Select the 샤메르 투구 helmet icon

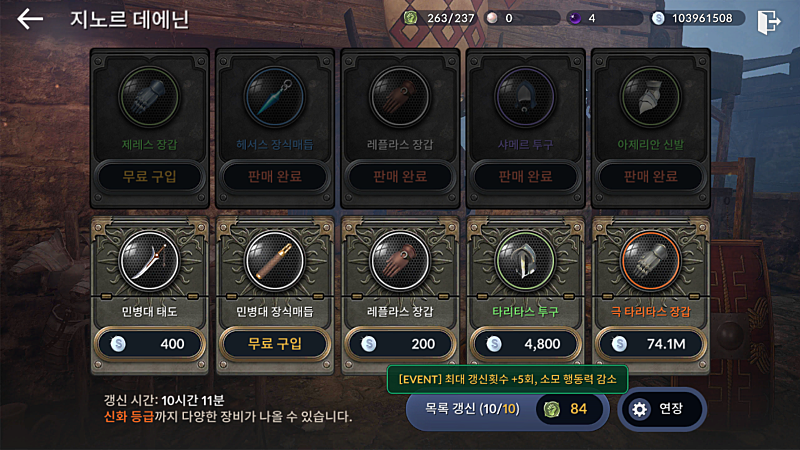(x=526, y=97)
